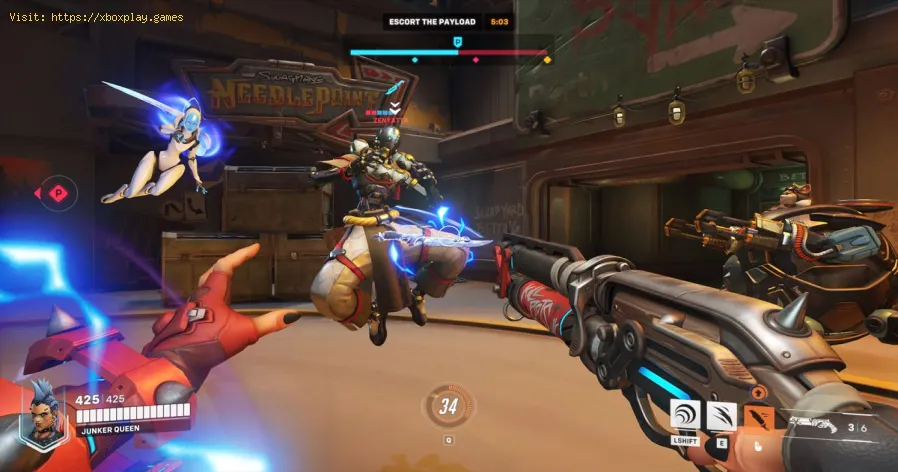Viewport: 898px width, 472px height.
Task: Click the 34% ultimate charge meter
Action: 448,407
